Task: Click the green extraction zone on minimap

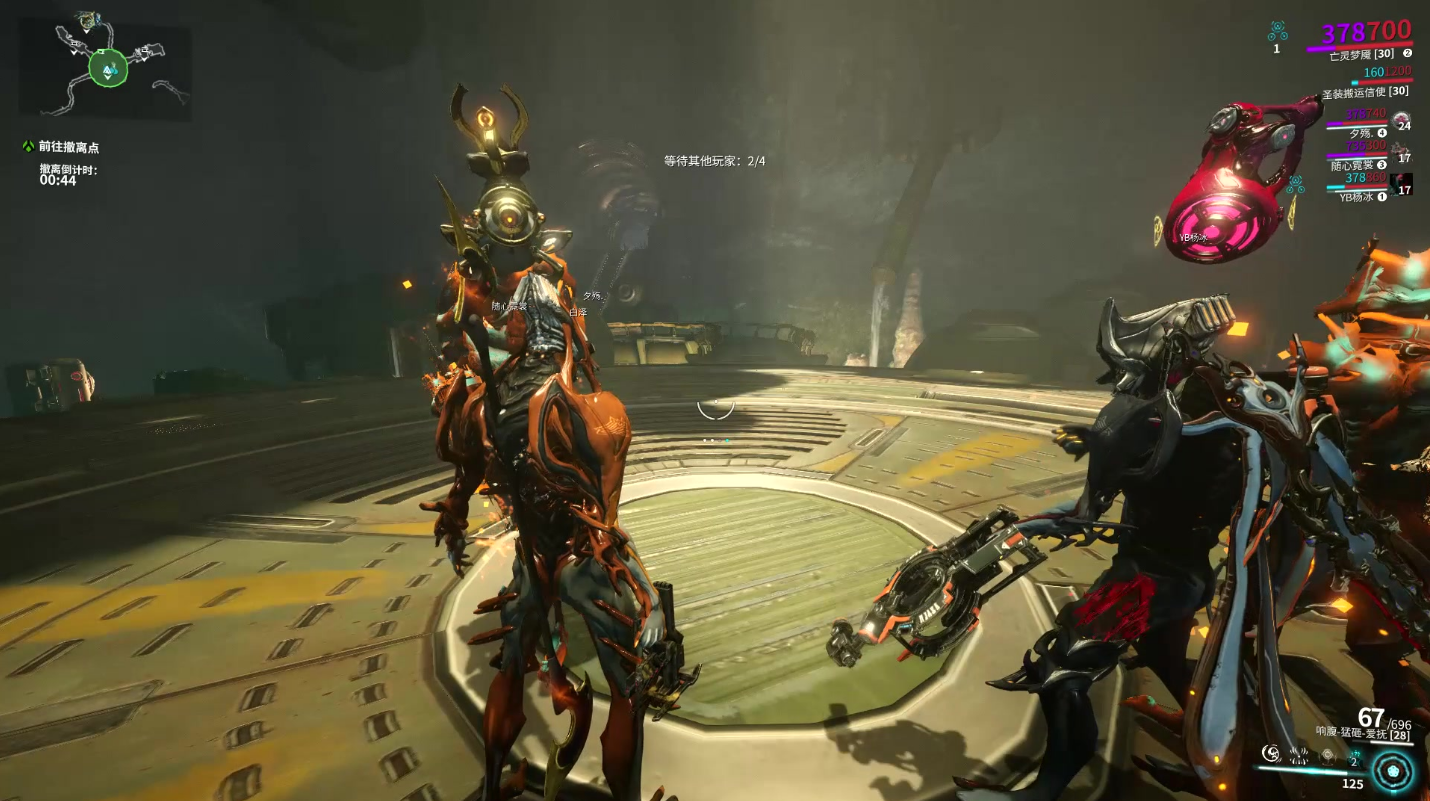Action: point(108,68)
